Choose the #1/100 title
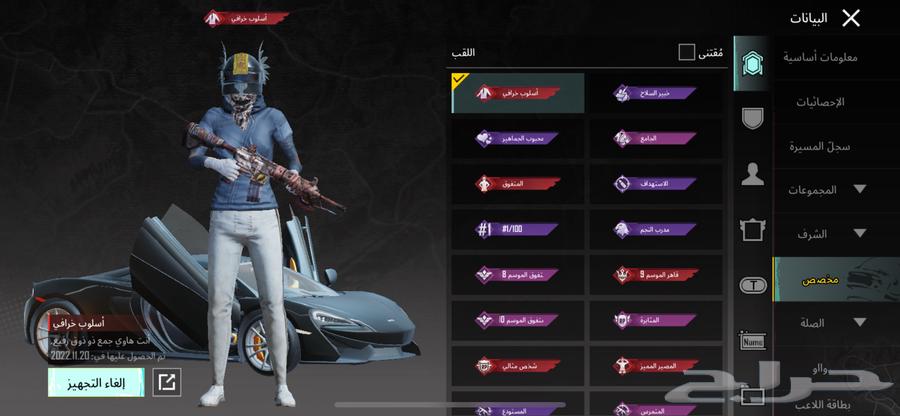This screenshot has height=416, width=900. pyautogui.click(x=517, y=229)
